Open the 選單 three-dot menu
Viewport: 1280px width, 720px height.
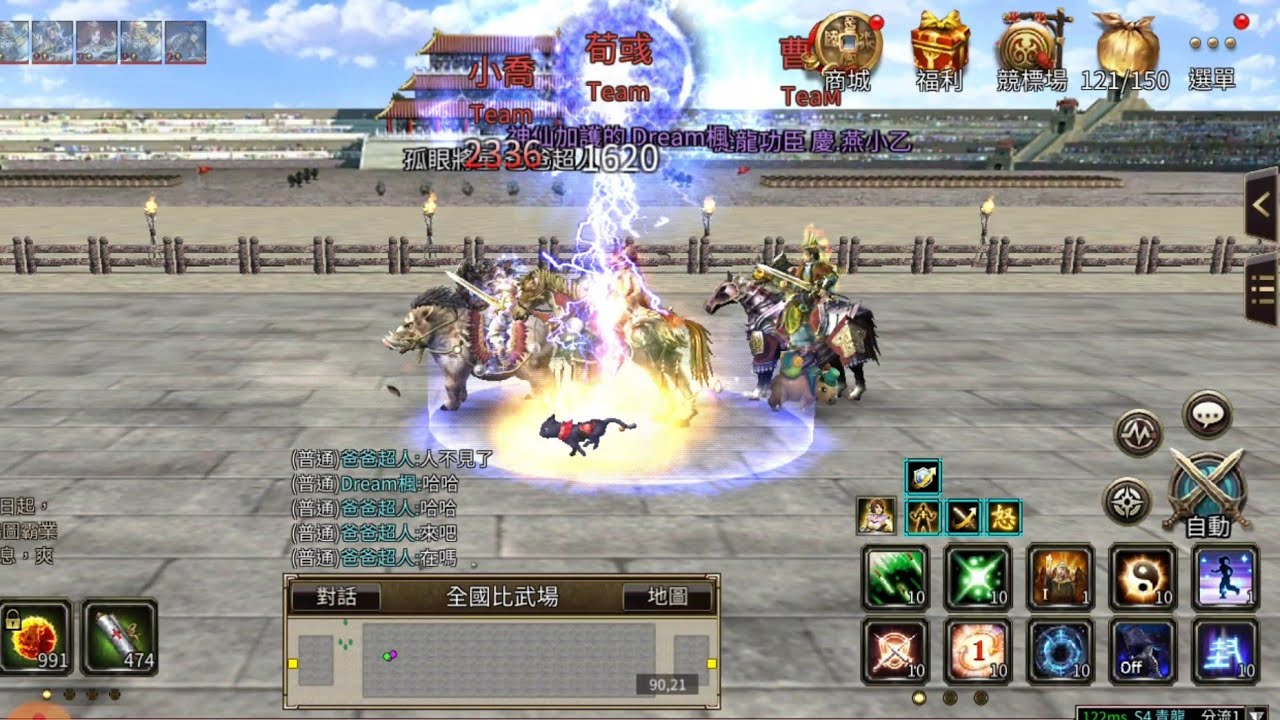(1212, 52)
